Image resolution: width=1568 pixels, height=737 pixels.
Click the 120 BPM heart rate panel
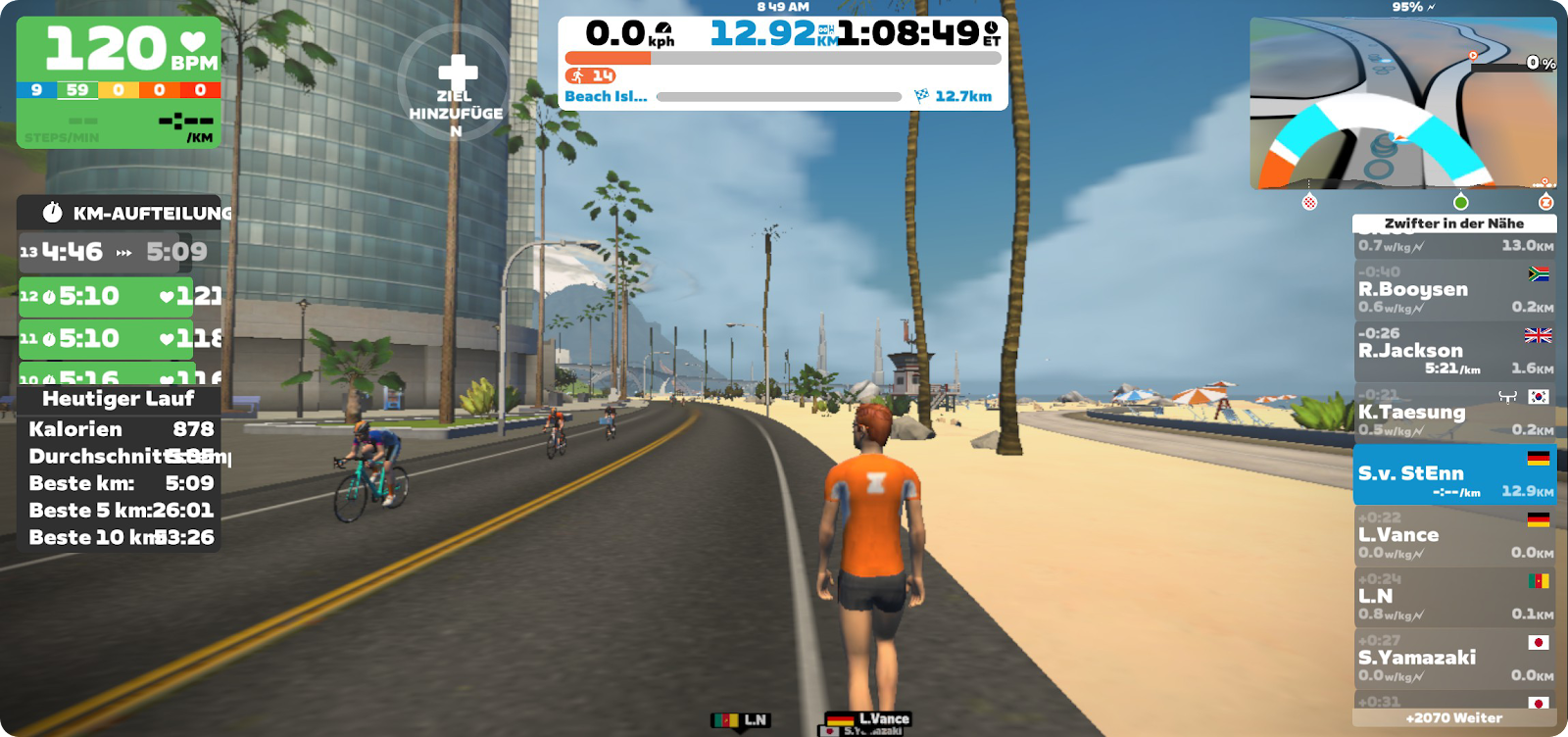119,82
